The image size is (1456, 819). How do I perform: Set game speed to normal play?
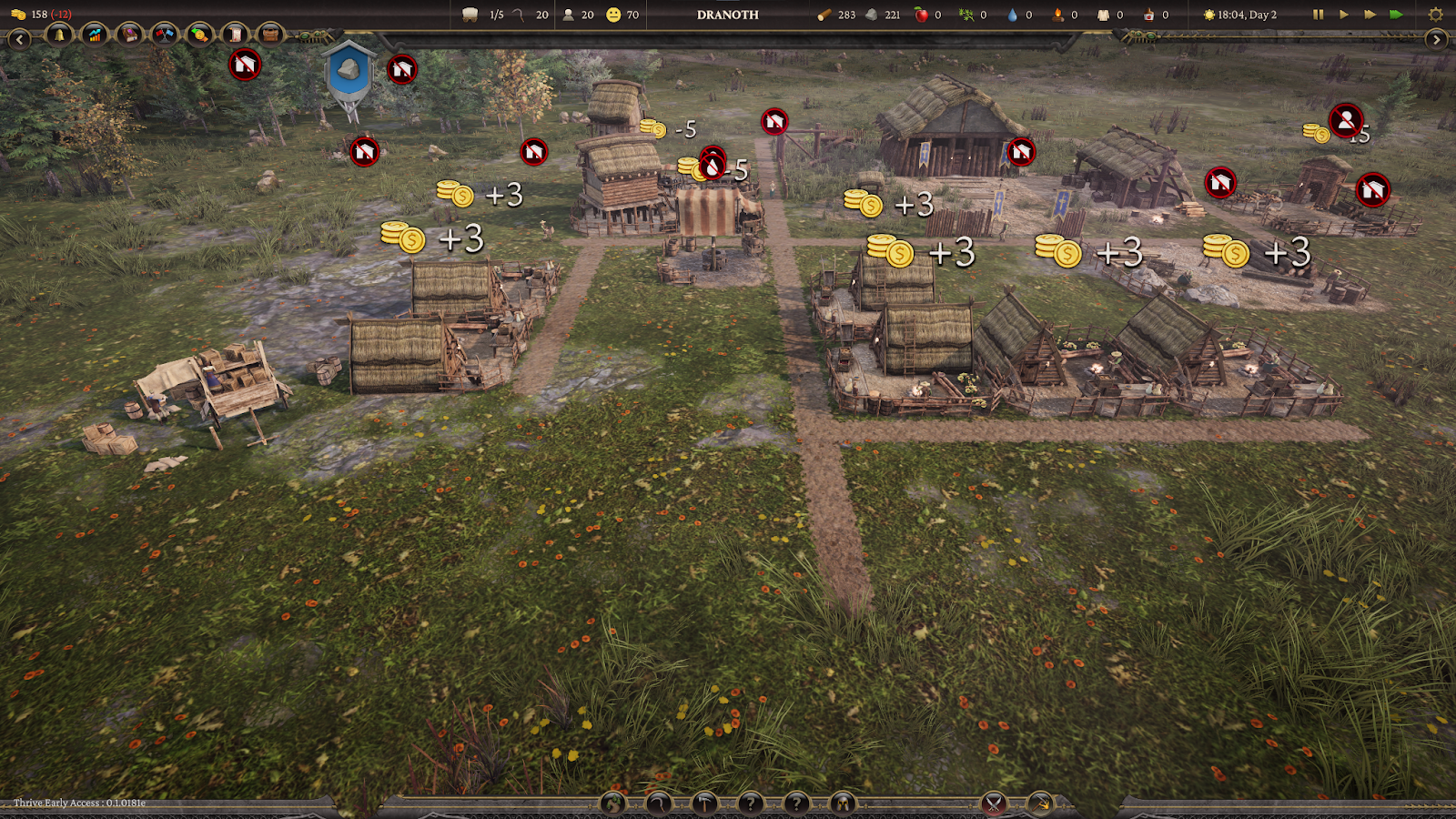1343,15
